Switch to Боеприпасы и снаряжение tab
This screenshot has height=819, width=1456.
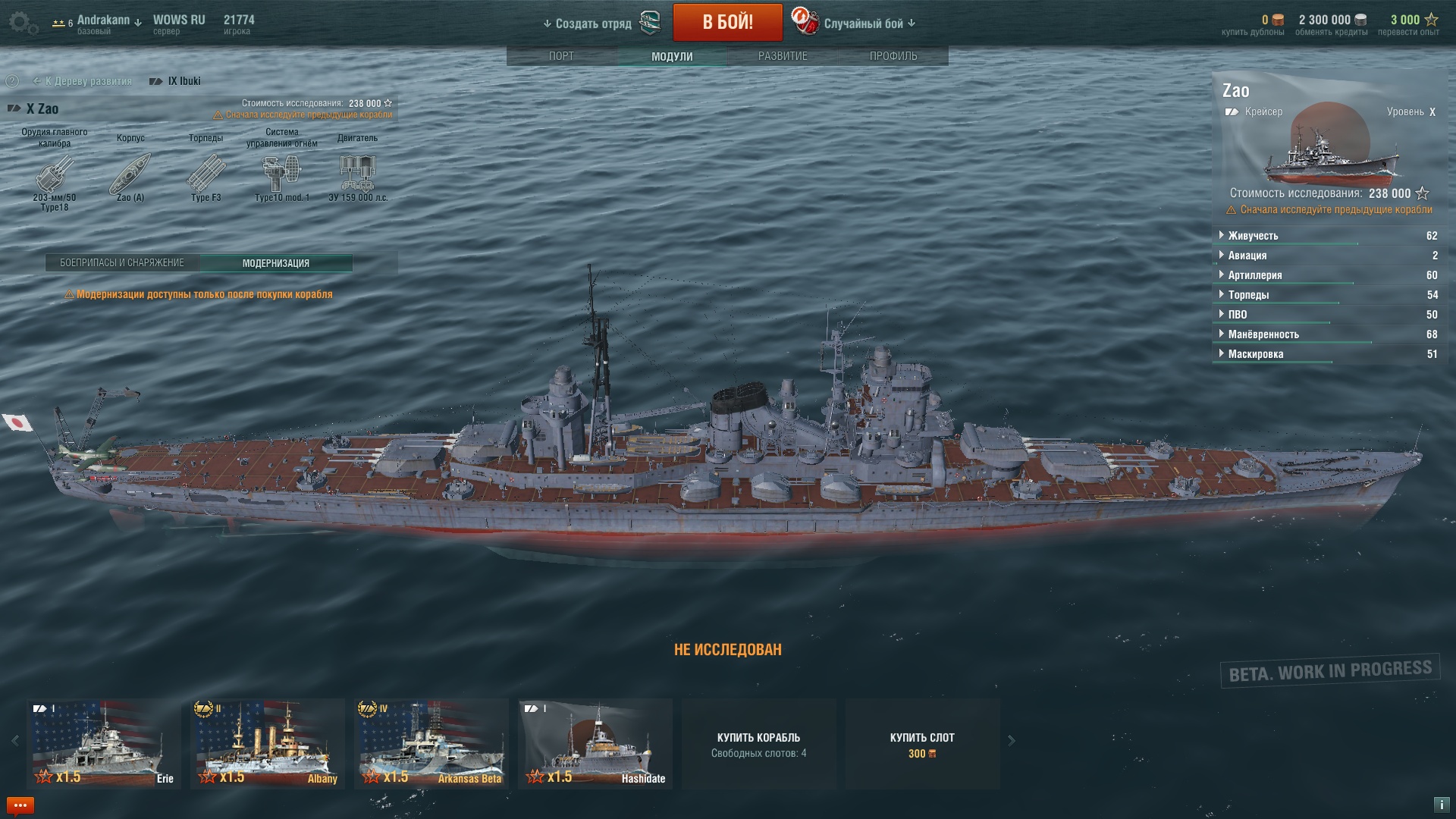pyautogui.click(x=122, y=263)
